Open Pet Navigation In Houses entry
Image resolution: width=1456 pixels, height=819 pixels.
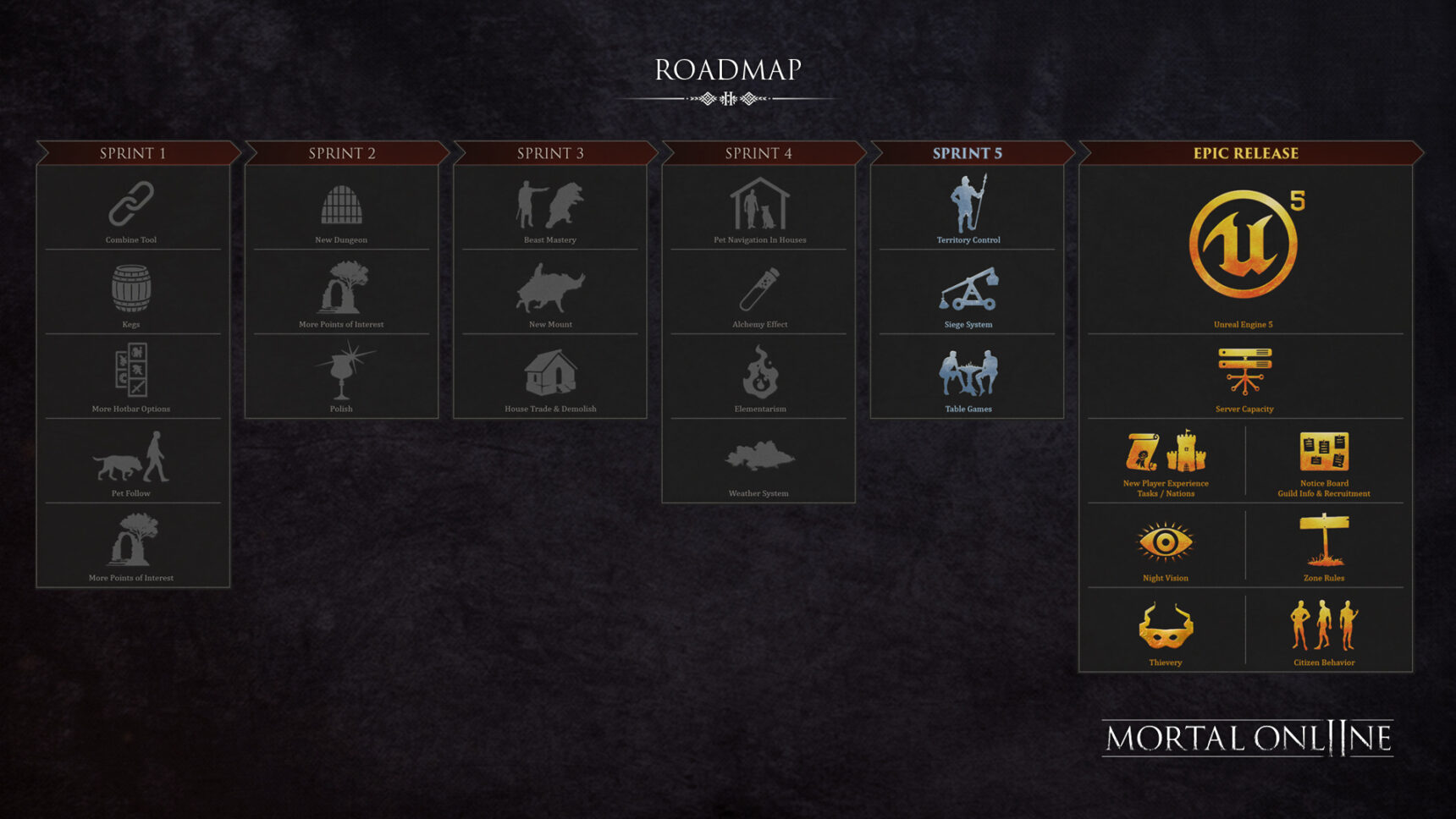(759, 206)
